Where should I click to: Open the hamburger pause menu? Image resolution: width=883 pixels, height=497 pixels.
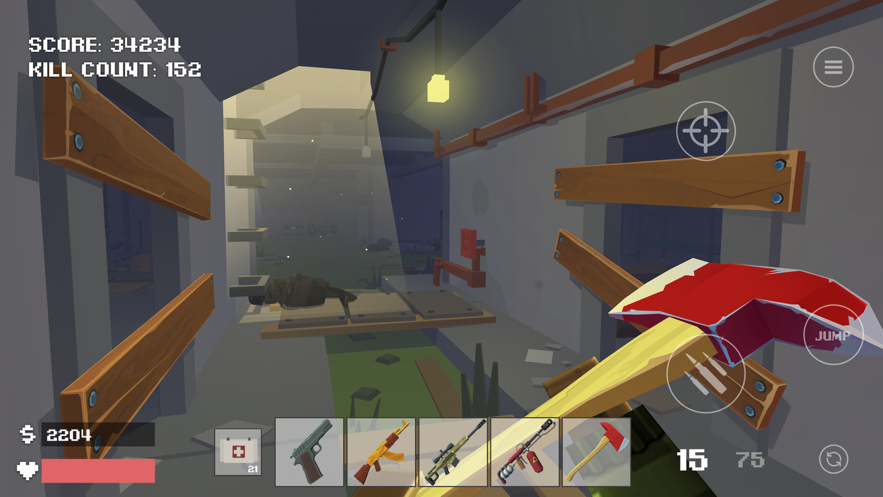click(833, 67)
